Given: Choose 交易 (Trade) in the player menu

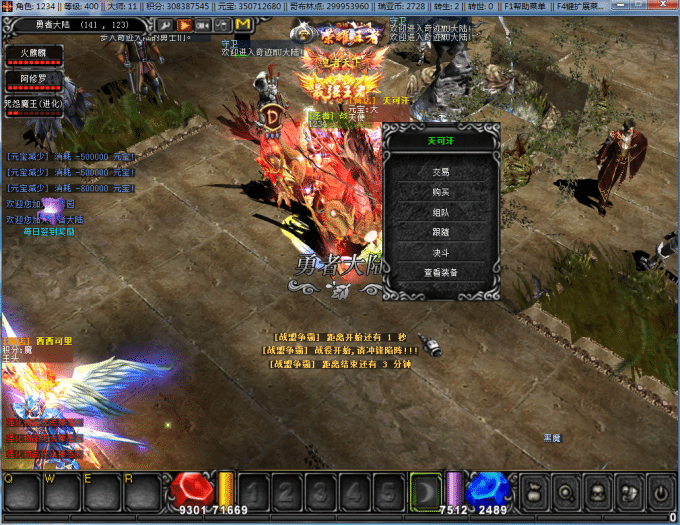Looking at the screenshot, I should (x=440, y=172).
